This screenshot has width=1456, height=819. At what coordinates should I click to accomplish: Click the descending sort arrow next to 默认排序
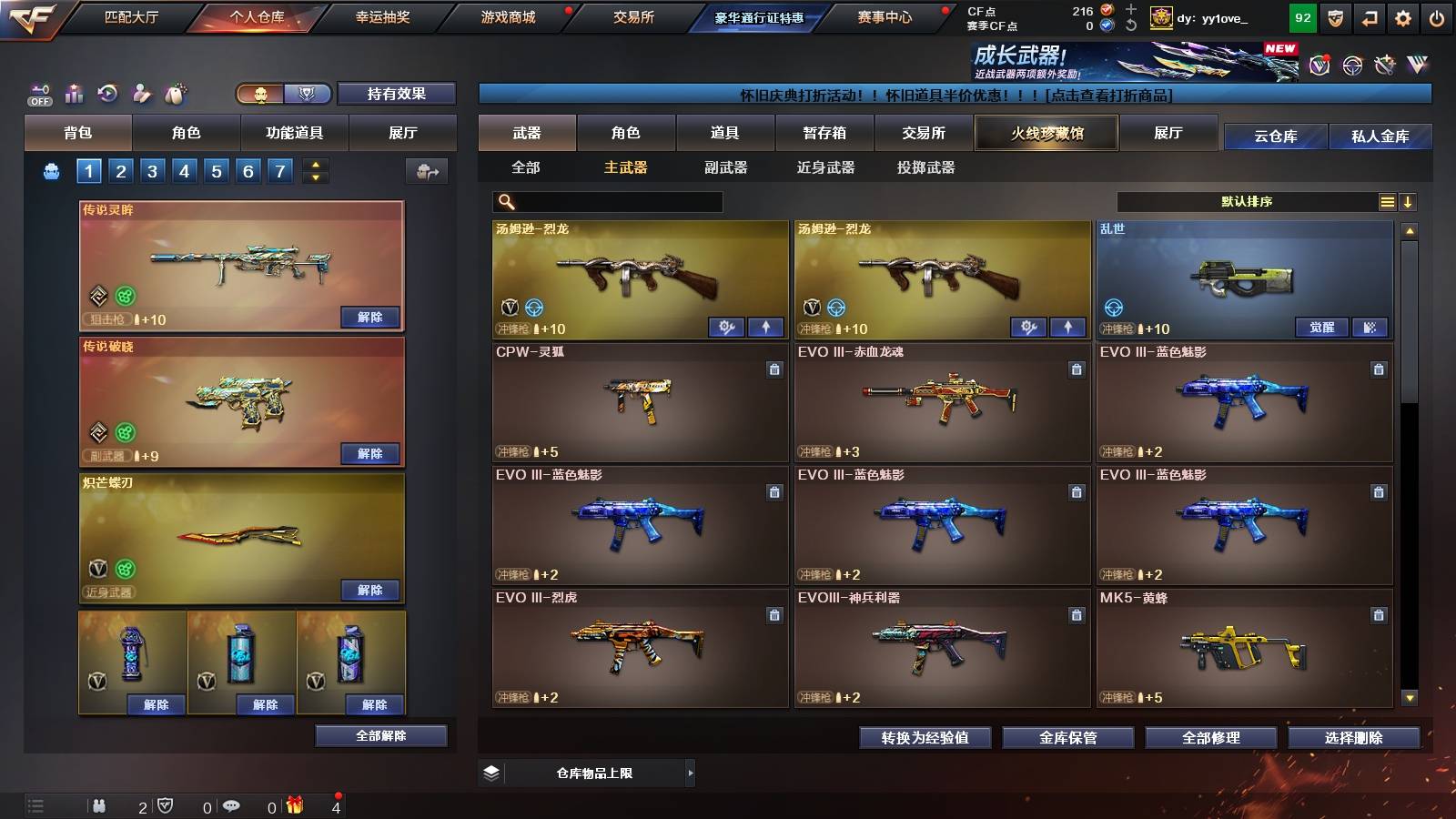tap(1409, 201)
